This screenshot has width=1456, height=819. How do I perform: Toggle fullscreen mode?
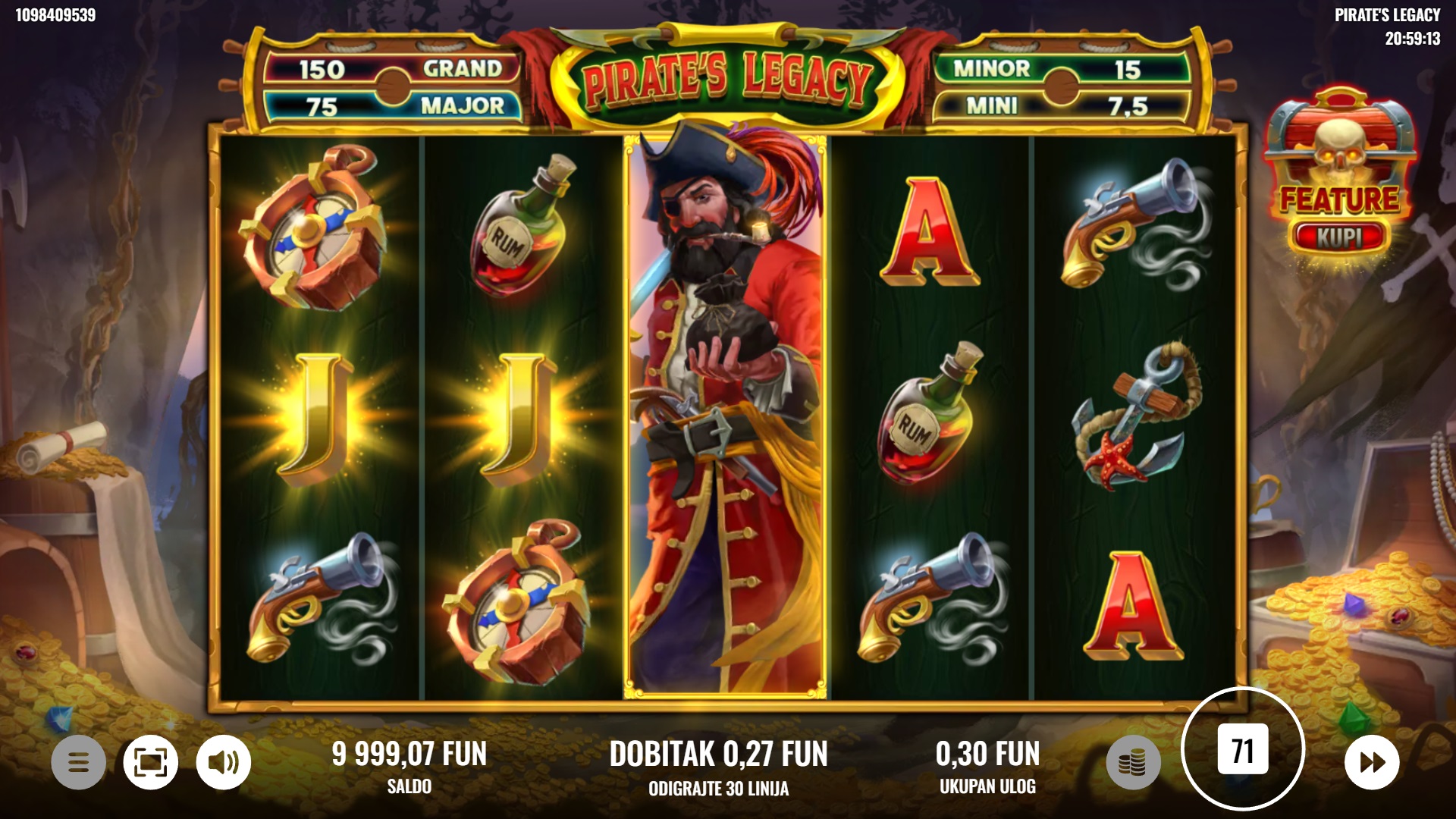[x=151, y=762]
